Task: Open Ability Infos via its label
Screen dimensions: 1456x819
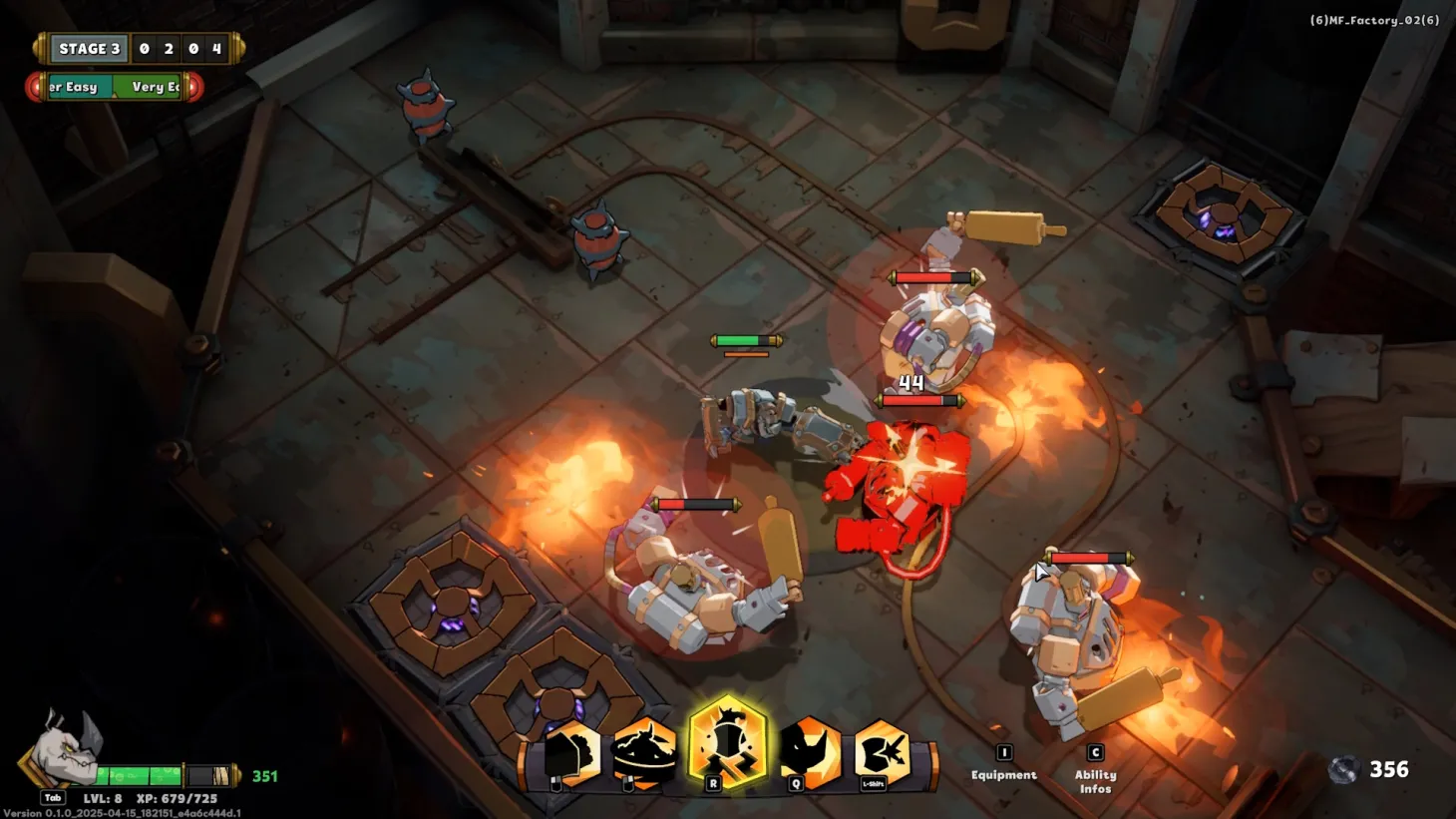Action: (1095, 781)
